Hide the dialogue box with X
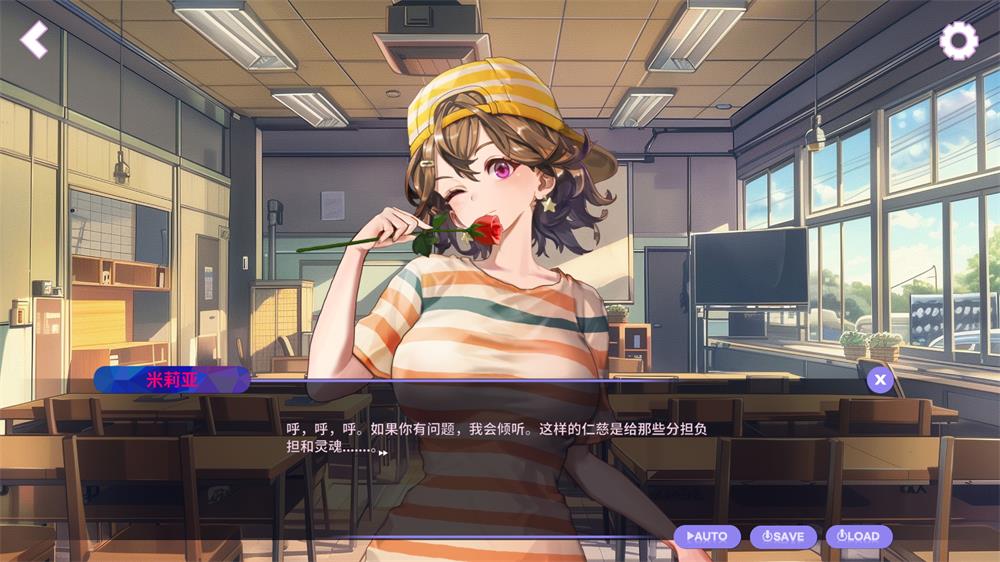Viewport: 1000px width, 562px height. (x=879, y=379)
